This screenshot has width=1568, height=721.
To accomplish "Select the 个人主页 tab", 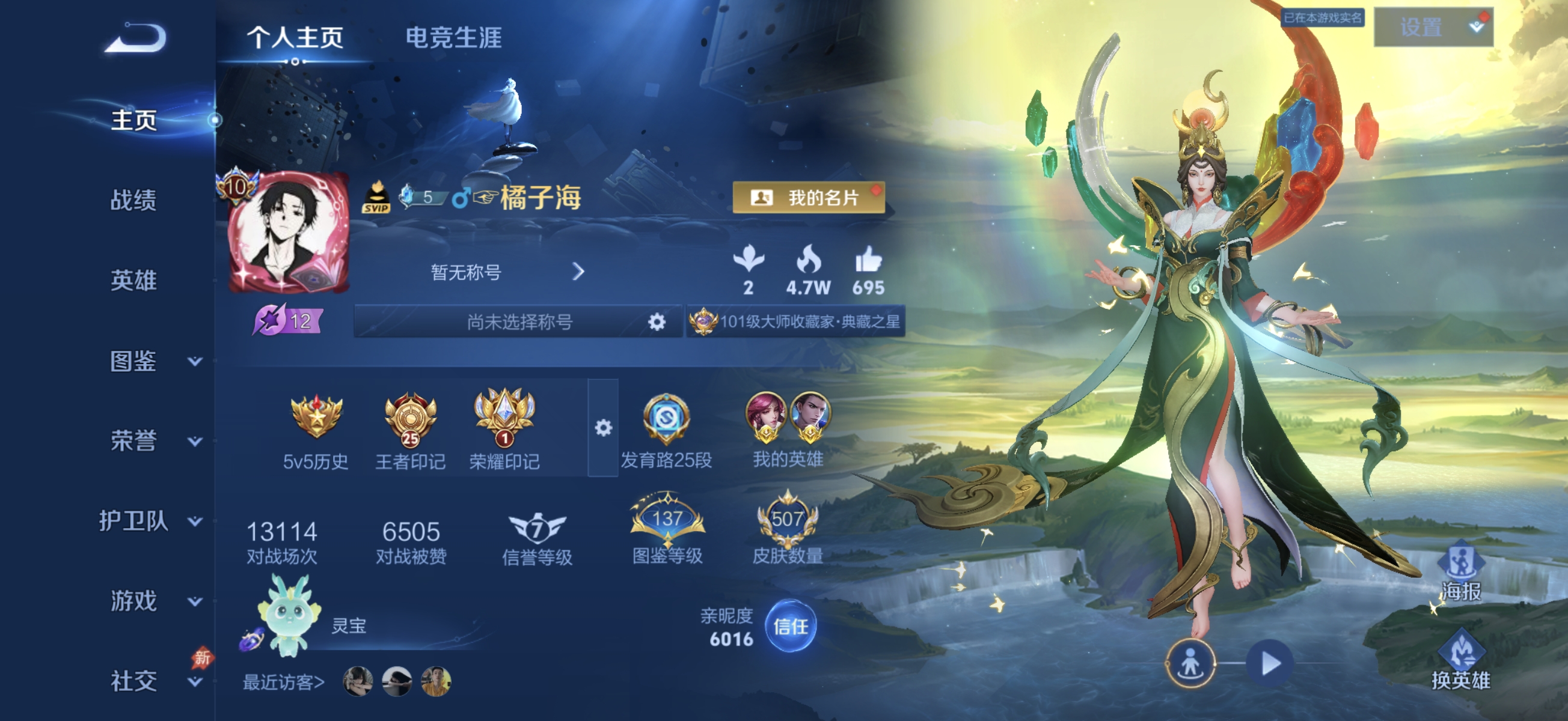I will coord(296,38).
